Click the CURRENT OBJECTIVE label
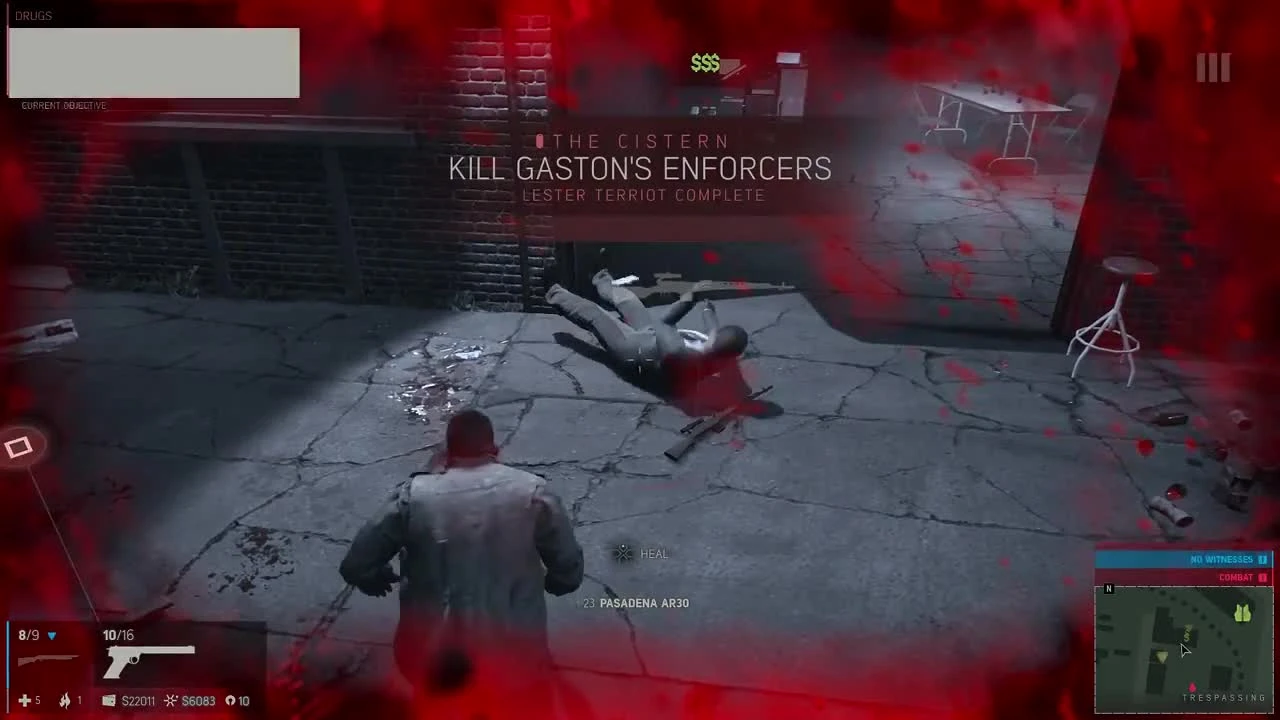The height and width of the screenshot is (720, 1280). (x=63, y=105)
